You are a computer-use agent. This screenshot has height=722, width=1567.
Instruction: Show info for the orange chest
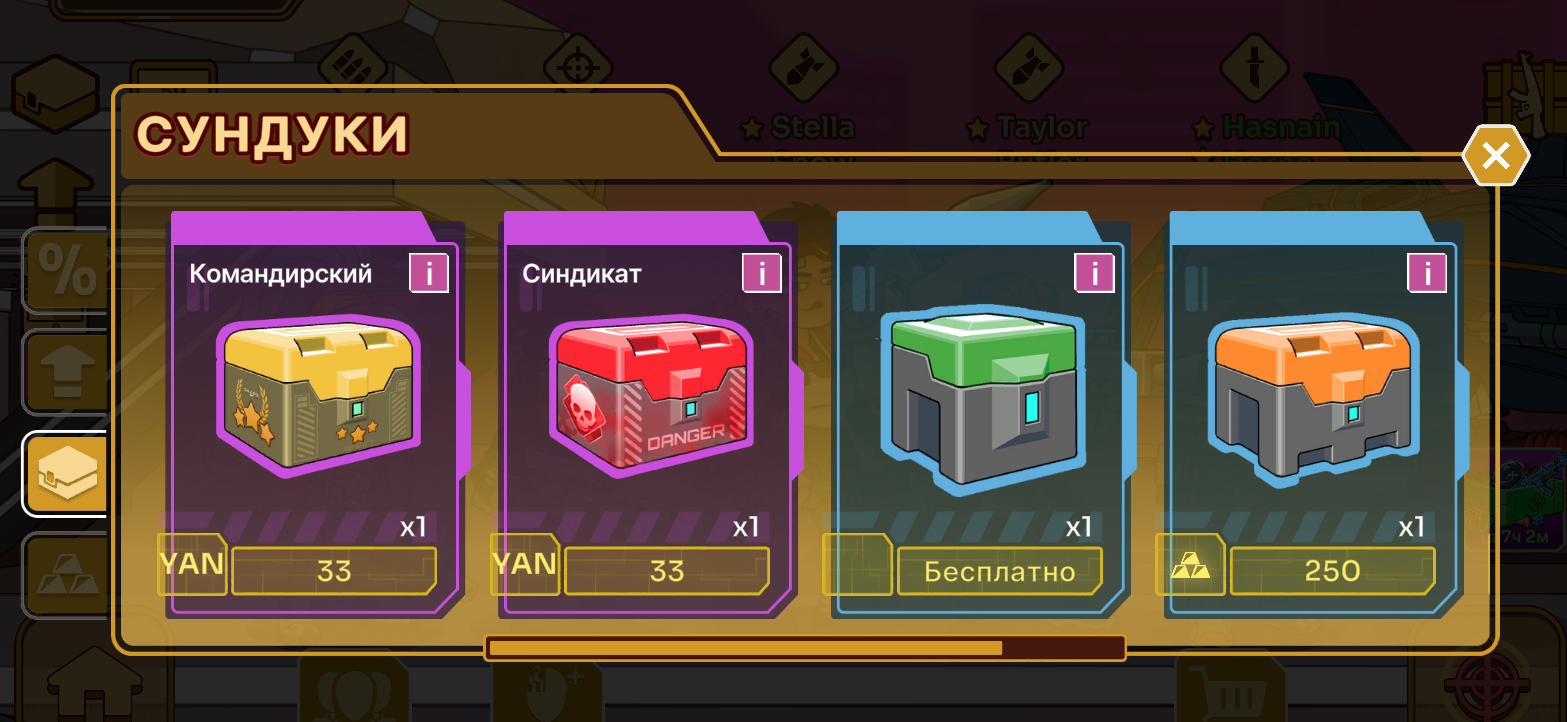[x=1427, y=273]
